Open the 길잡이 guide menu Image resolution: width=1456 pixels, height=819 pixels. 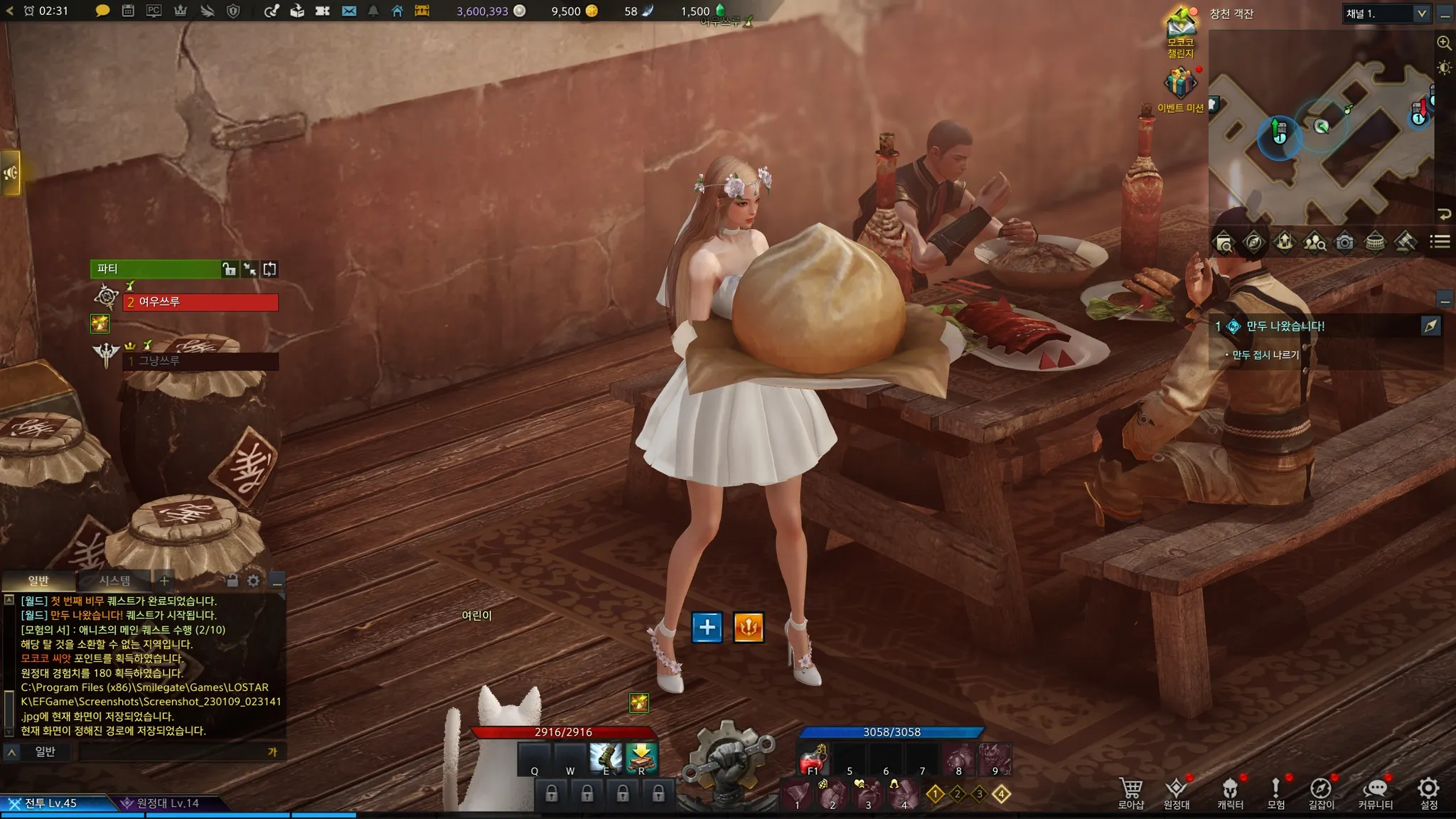pyautogui.click(x=1321, y=791)
